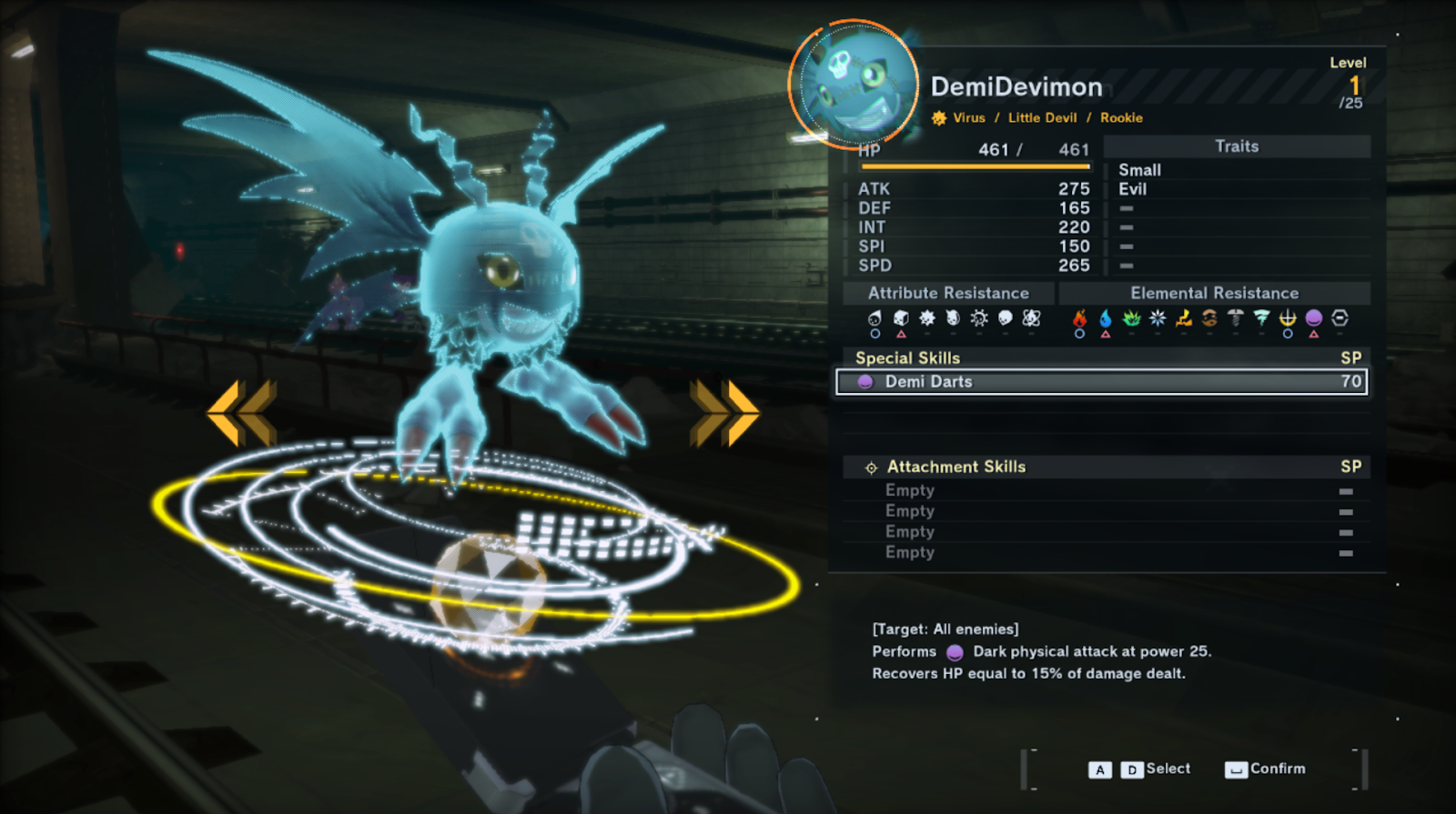Viewport: 1456px width, 814px height.
Task: Show the next Digimon with right arrow
Action: click(x=724, y=413)
